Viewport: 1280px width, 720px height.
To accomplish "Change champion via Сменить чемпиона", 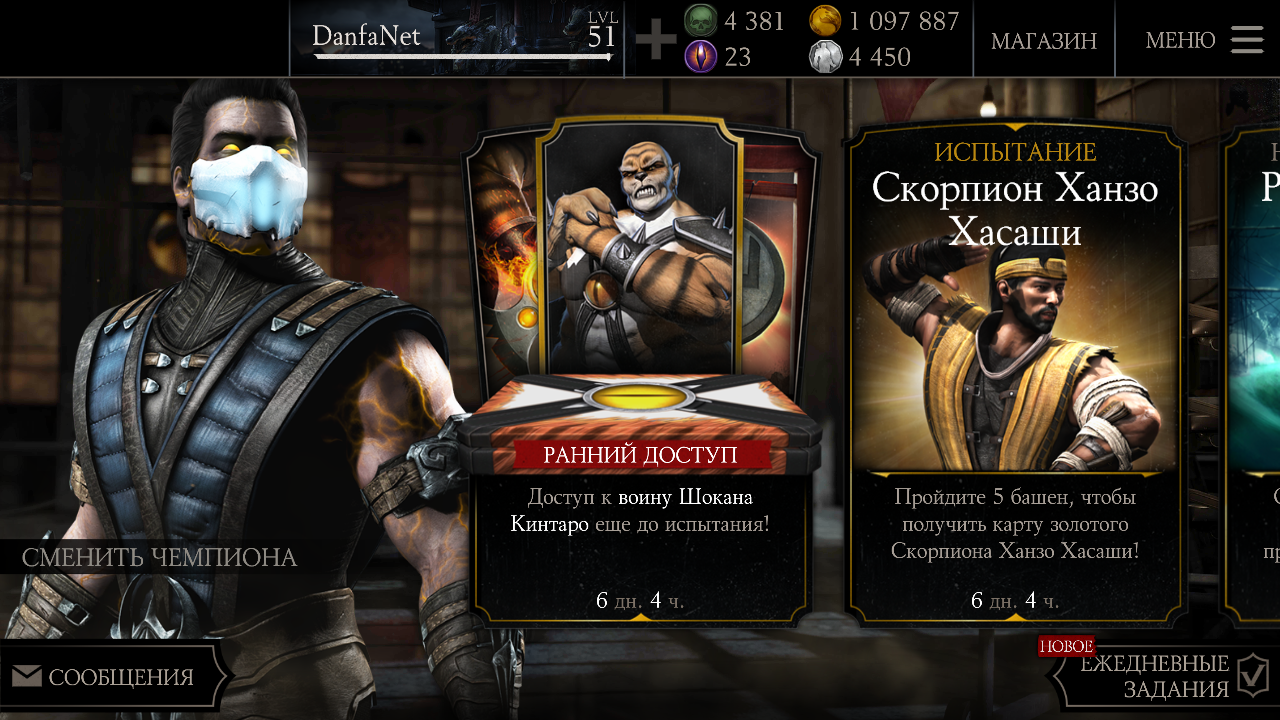I will click(160, 557).
